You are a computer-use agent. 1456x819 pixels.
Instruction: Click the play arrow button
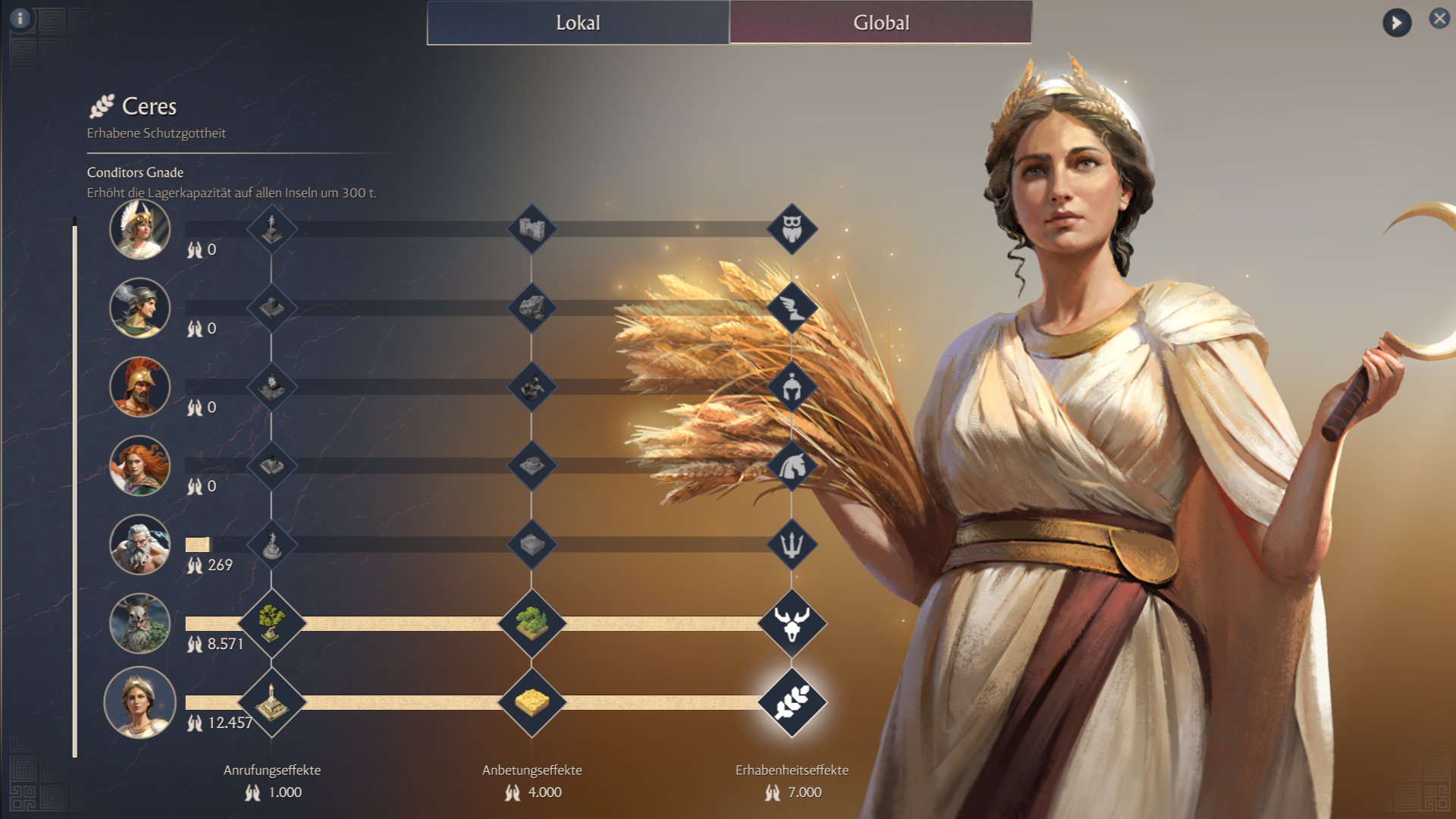tap(1396, 23)
